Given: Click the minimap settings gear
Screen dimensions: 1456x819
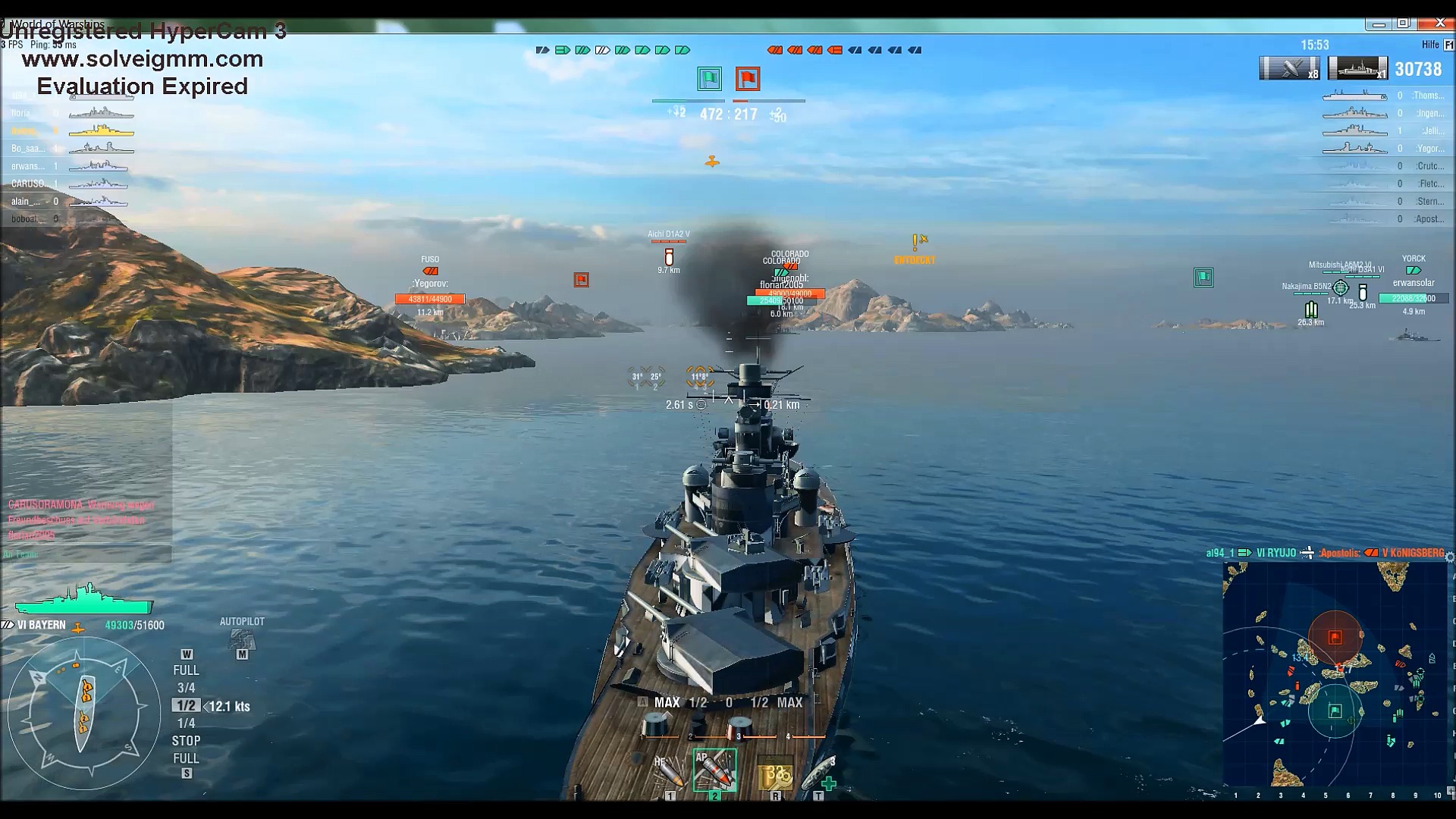Looking at the screenshot, I should click(1449, 557).
